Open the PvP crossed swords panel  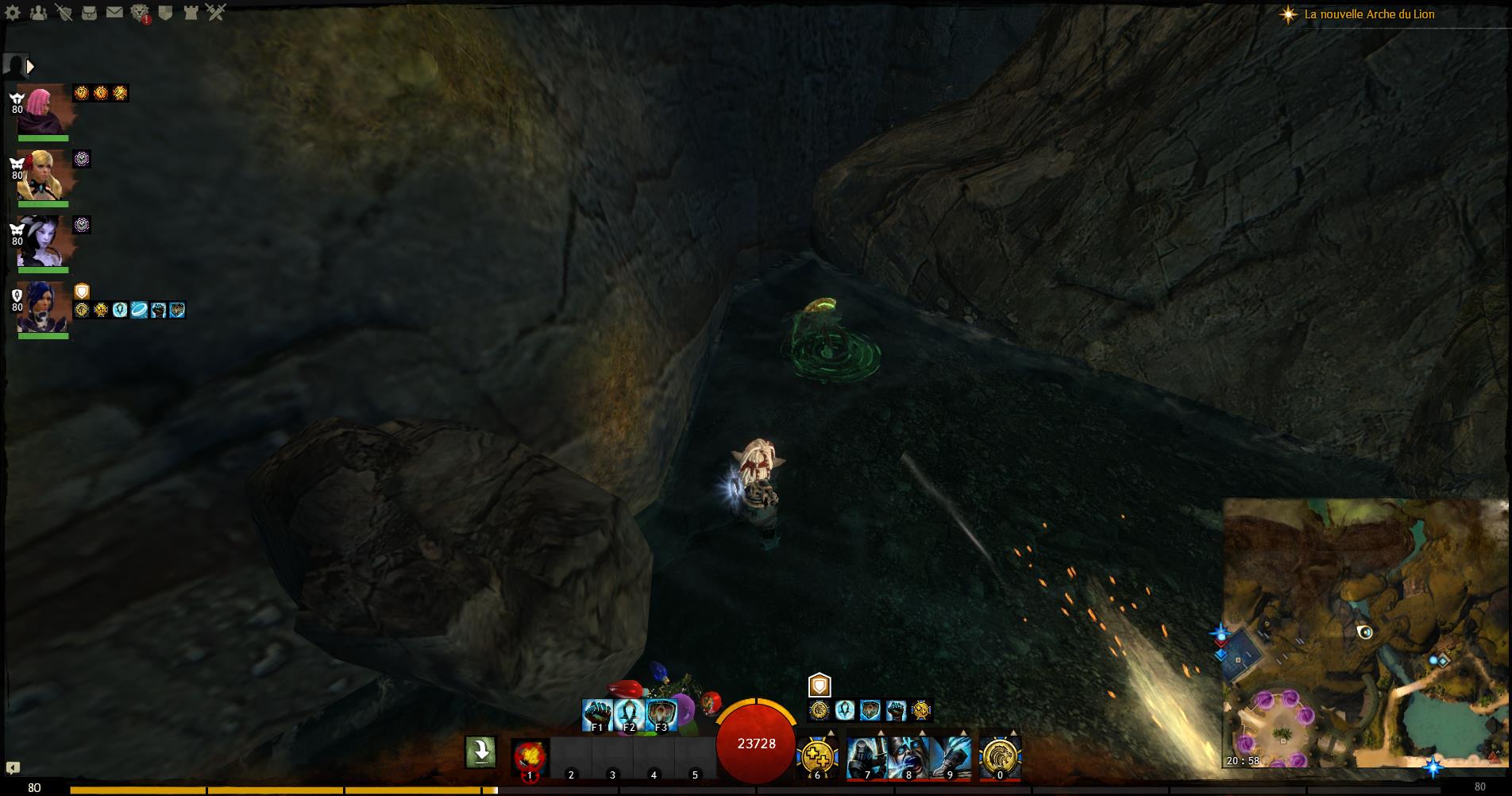point(216,13)
